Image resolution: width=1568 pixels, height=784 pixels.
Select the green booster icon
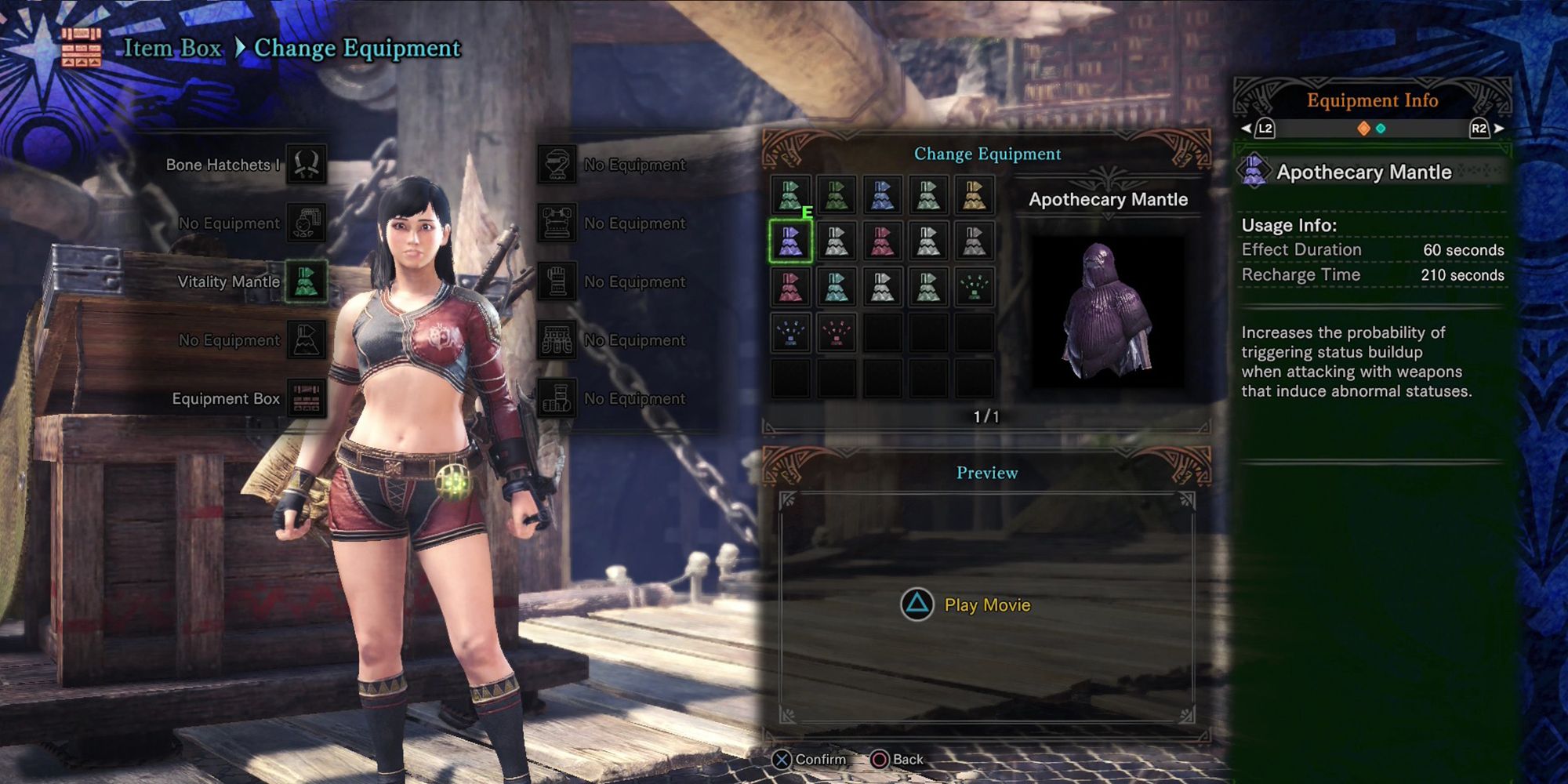(975, 287)
